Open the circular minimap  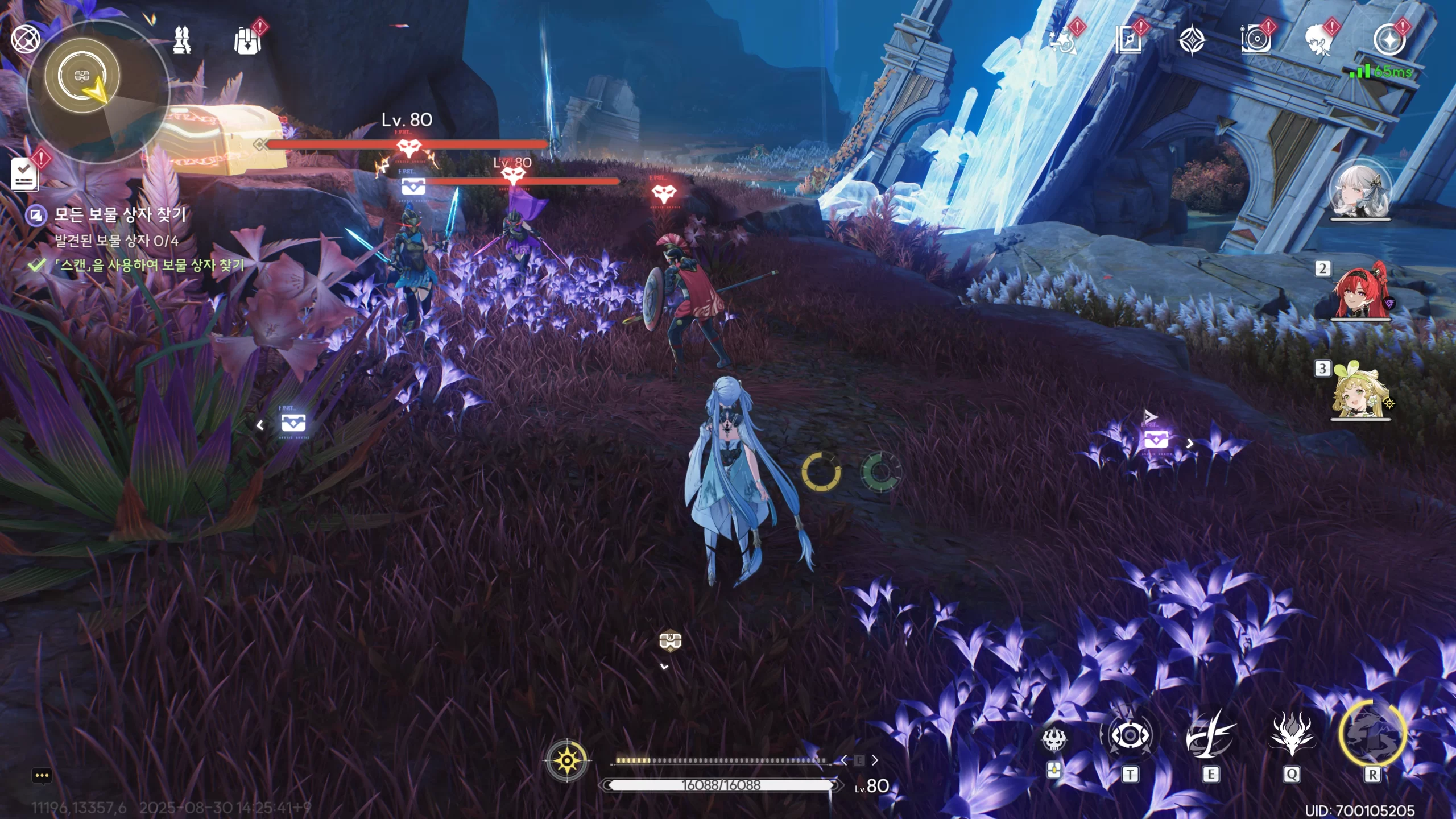coord(97,91)
